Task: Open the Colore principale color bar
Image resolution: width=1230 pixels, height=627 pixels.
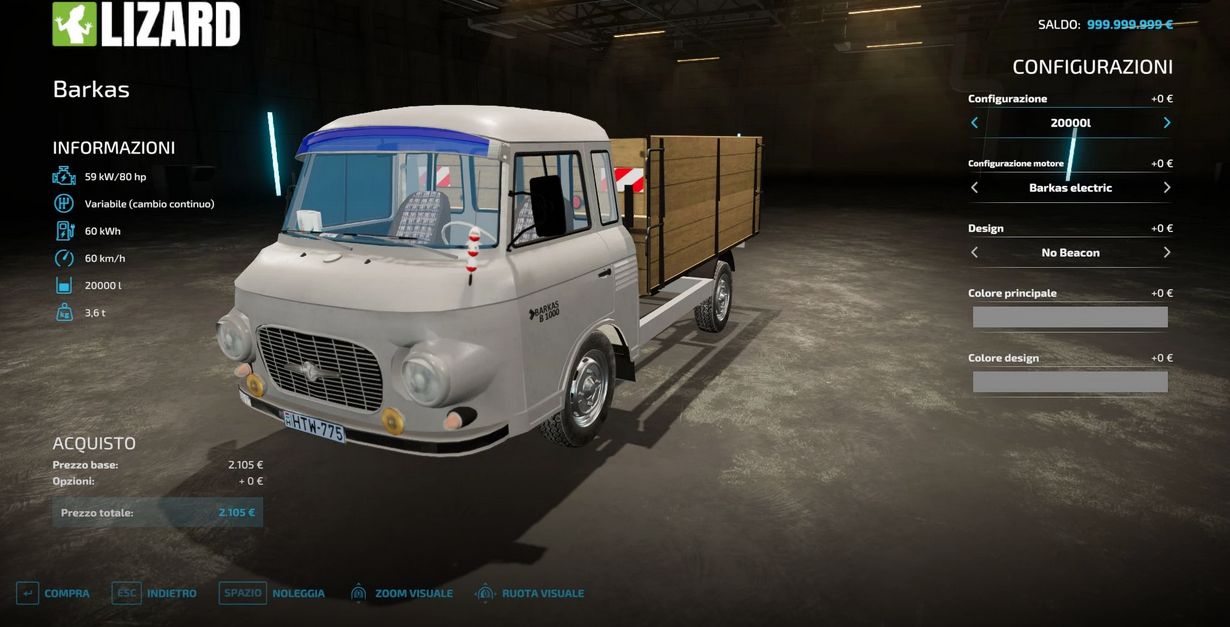Action: (x=1070, y=317)
